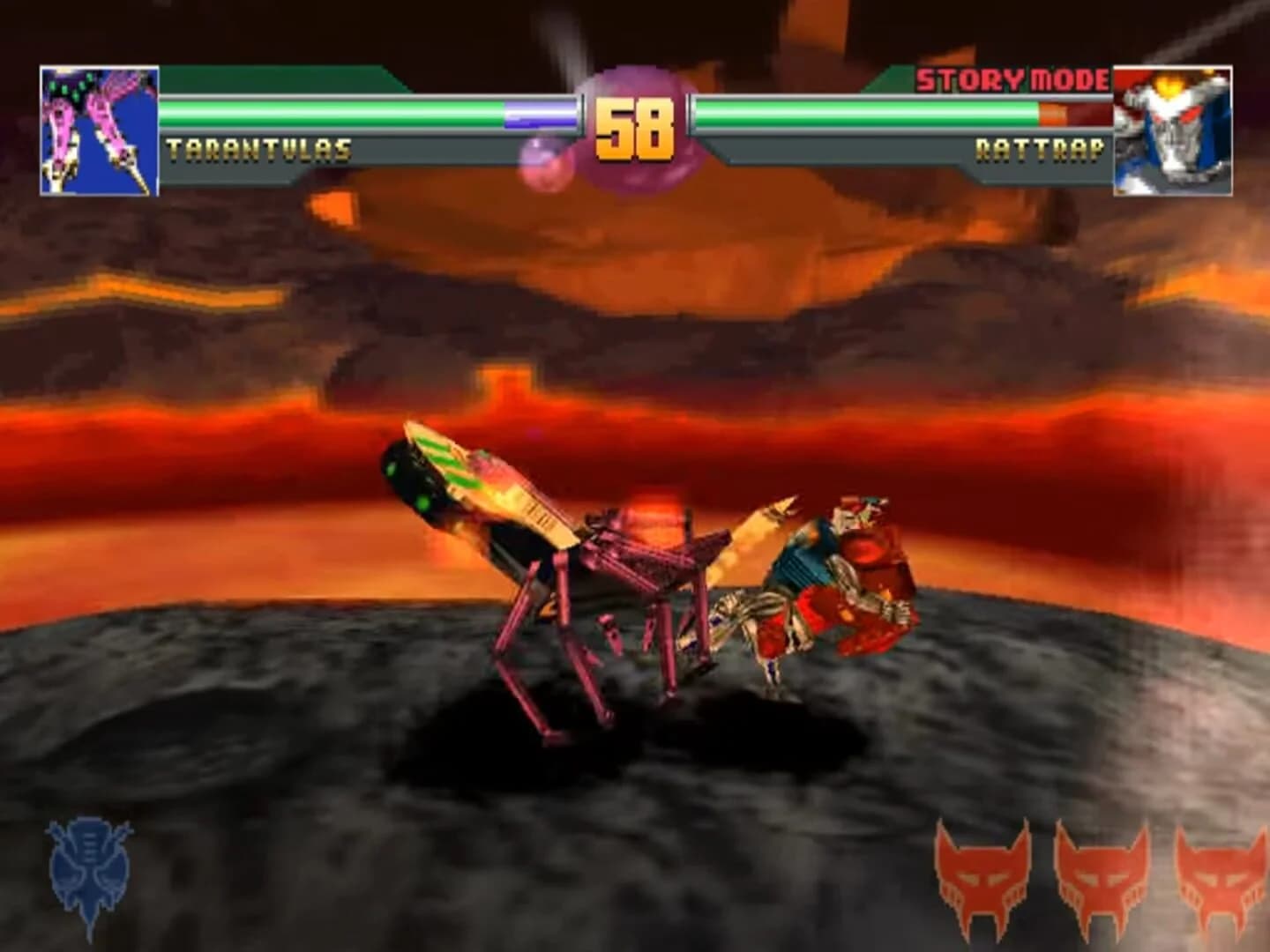Click the middle orange Maximal face icon
Viewport: 1270px width, 952px height.
pos(1101,877)
